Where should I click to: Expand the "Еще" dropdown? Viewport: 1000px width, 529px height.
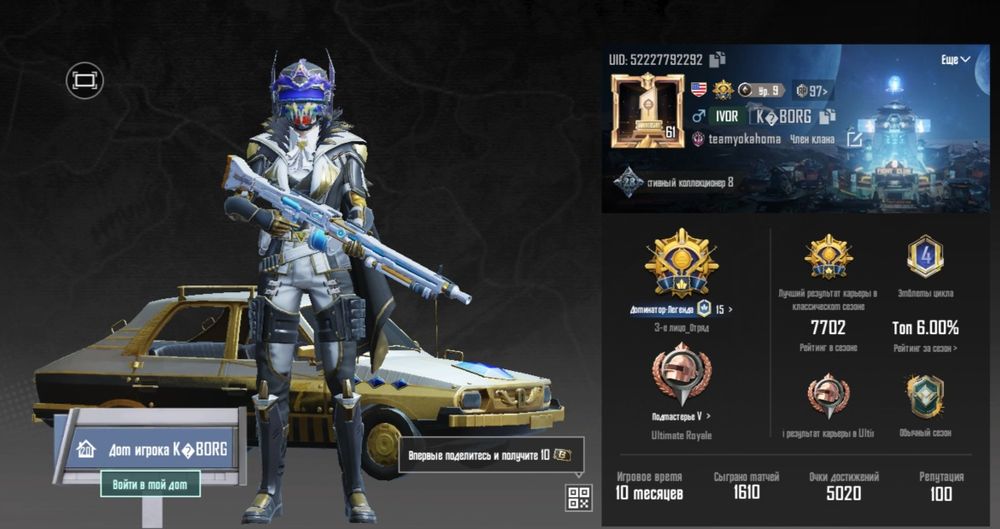coord(955,60)
